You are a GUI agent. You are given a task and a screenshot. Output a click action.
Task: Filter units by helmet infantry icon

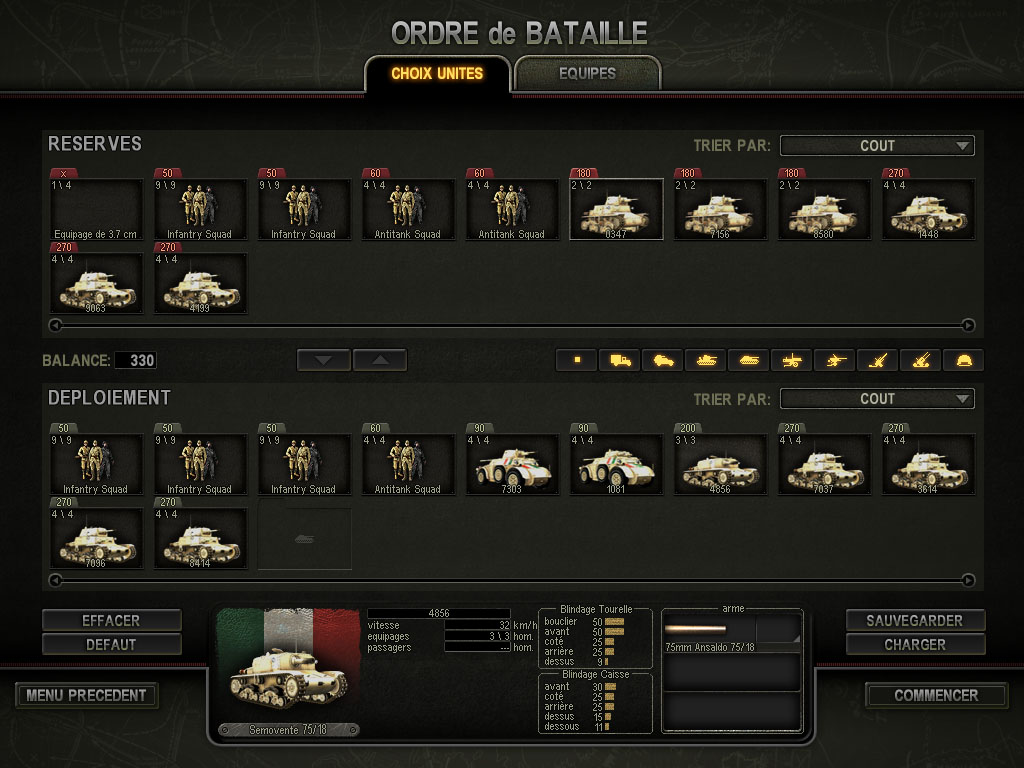(x=964, y=360)
